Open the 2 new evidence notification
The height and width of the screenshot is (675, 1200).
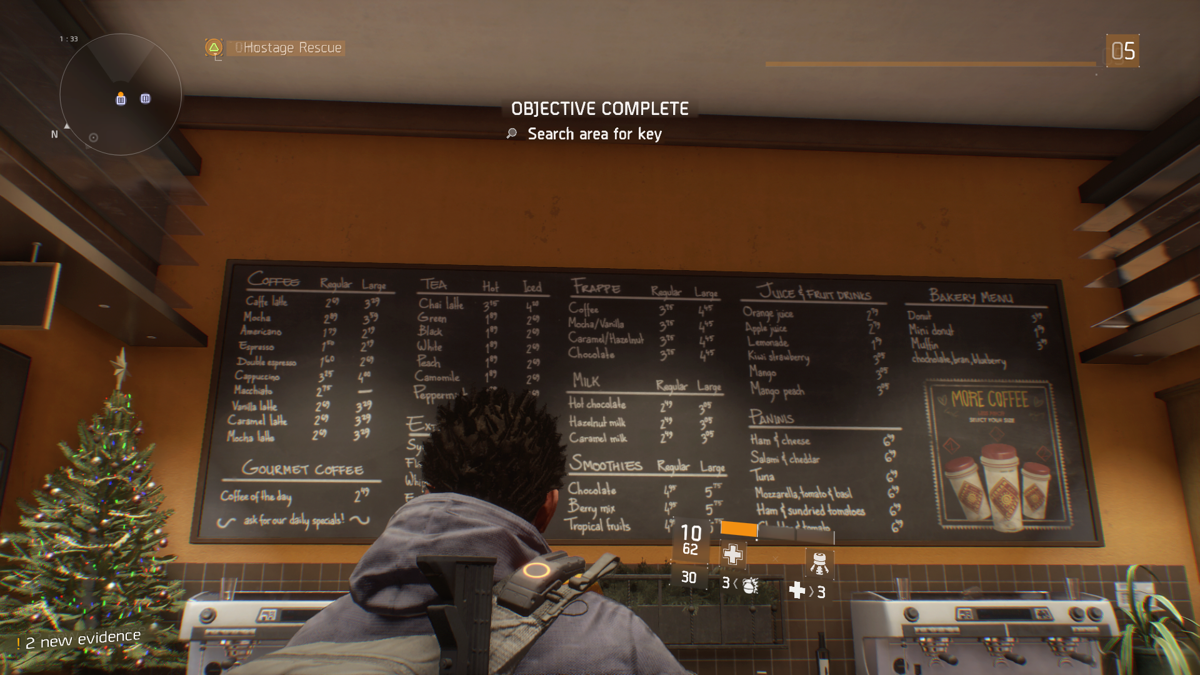(78, 639)
